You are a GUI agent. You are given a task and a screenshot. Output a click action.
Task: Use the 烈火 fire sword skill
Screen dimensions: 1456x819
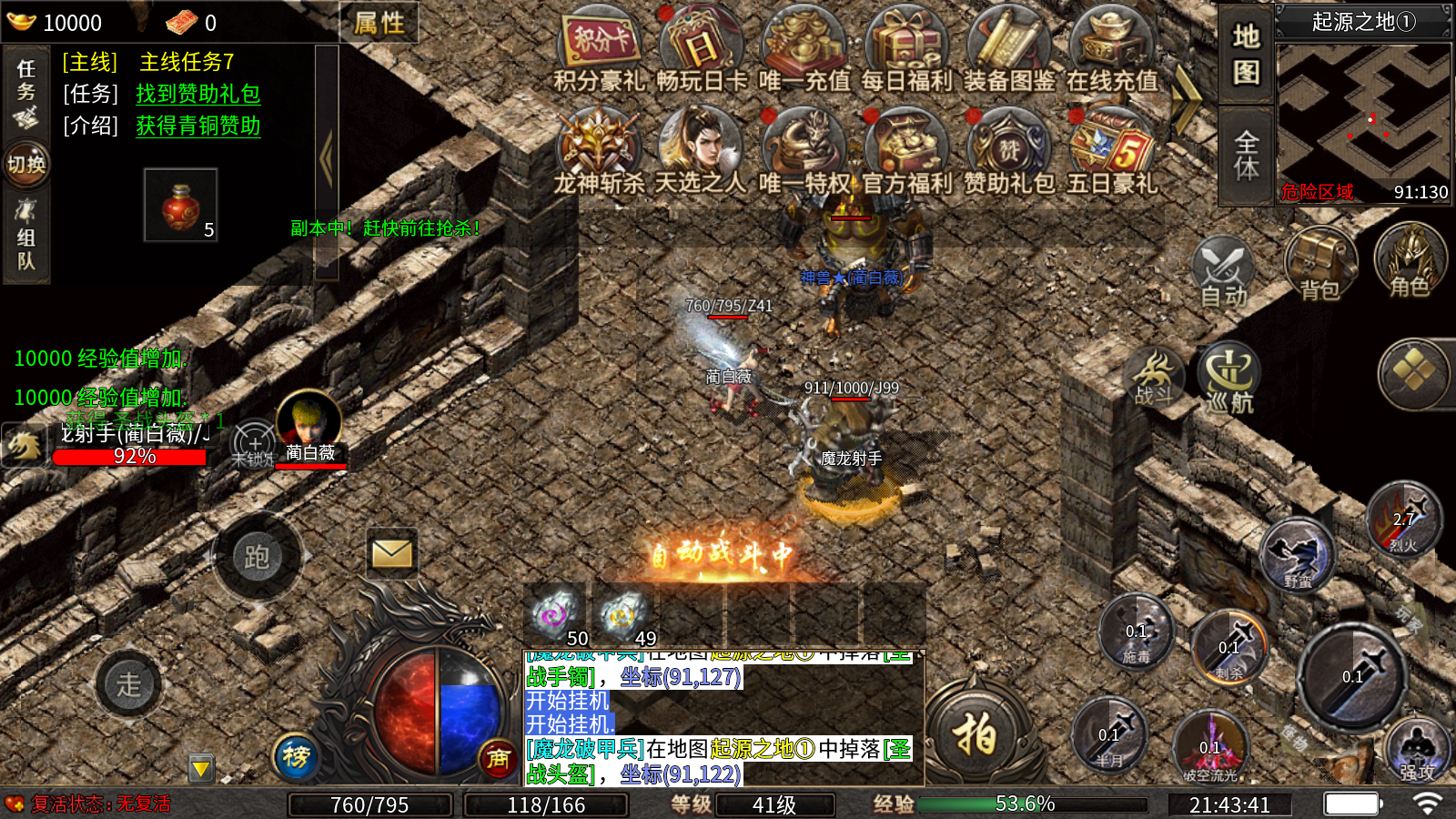click(1404, 521)
